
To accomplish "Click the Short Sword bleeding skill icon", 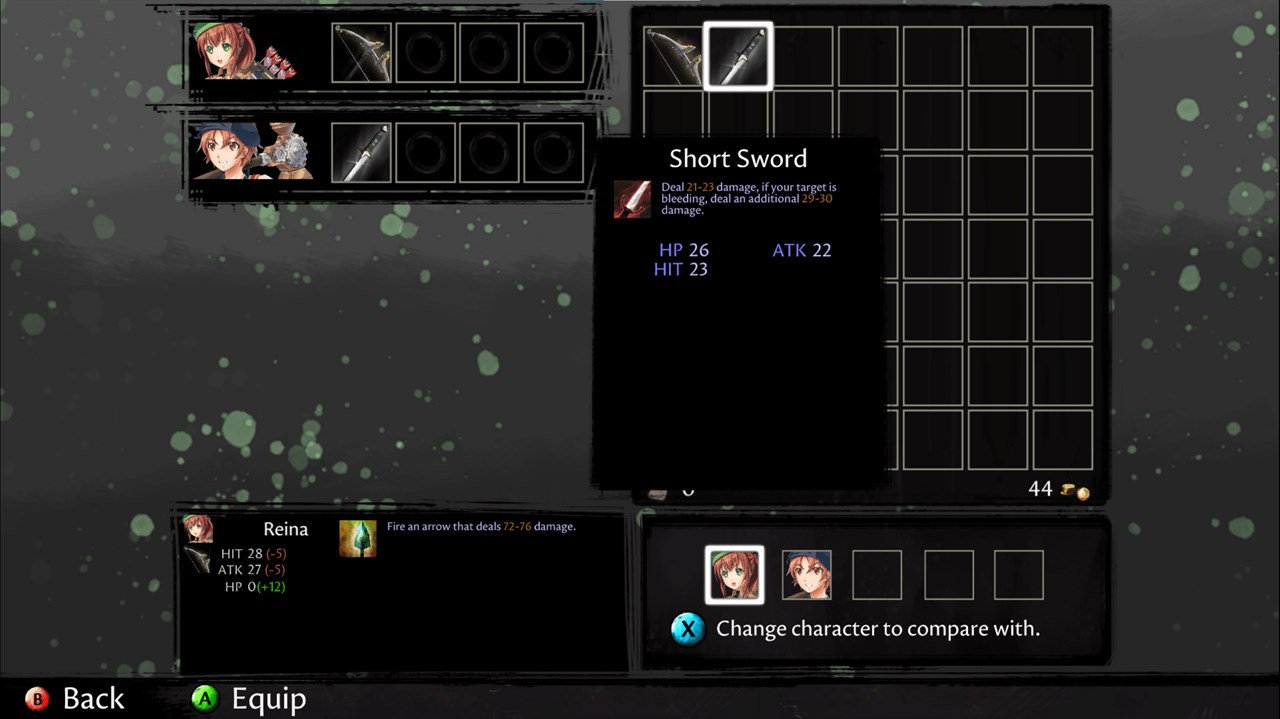I will (632, 199).
